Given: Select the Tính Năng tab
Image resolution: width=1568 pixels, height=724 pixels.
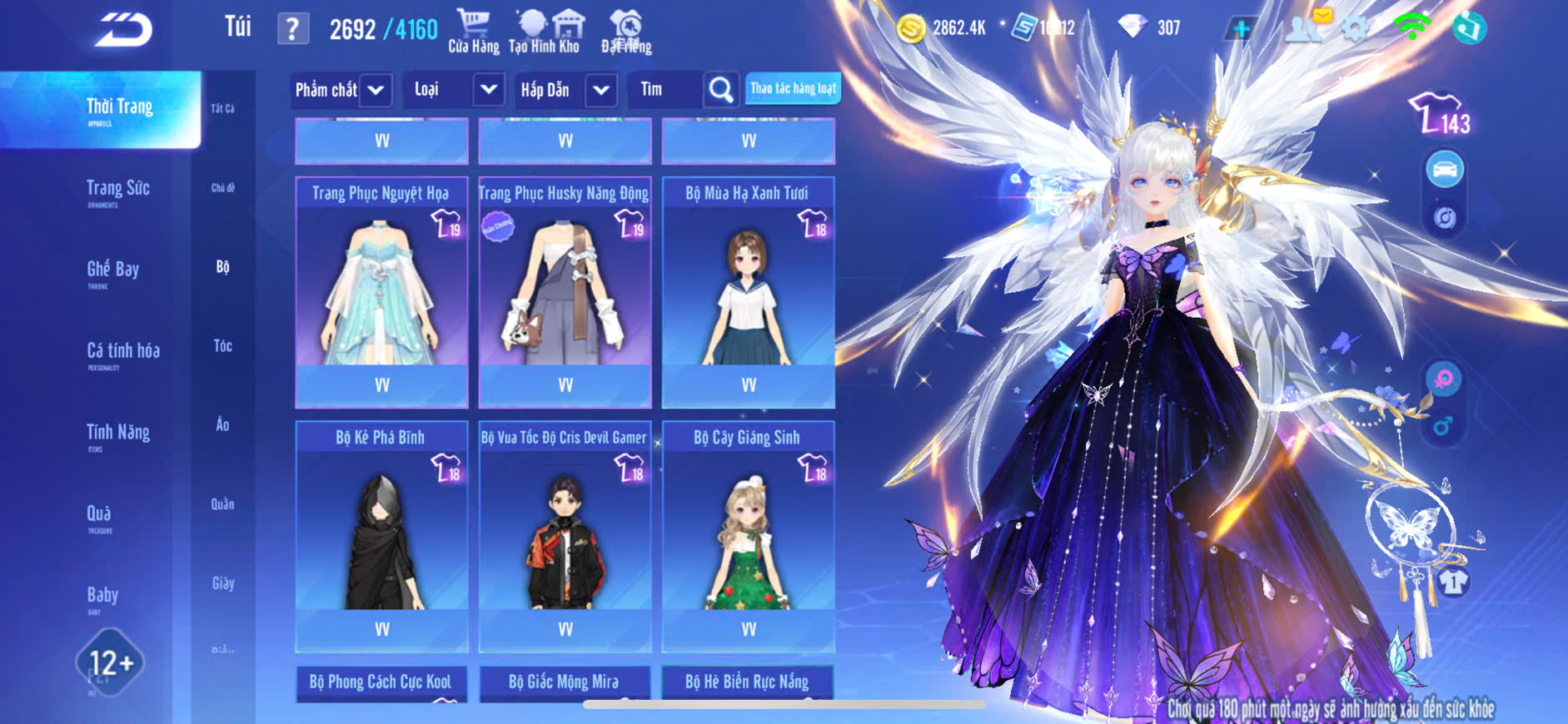Looking at the screenshot, I should click(x=118, y=433).
